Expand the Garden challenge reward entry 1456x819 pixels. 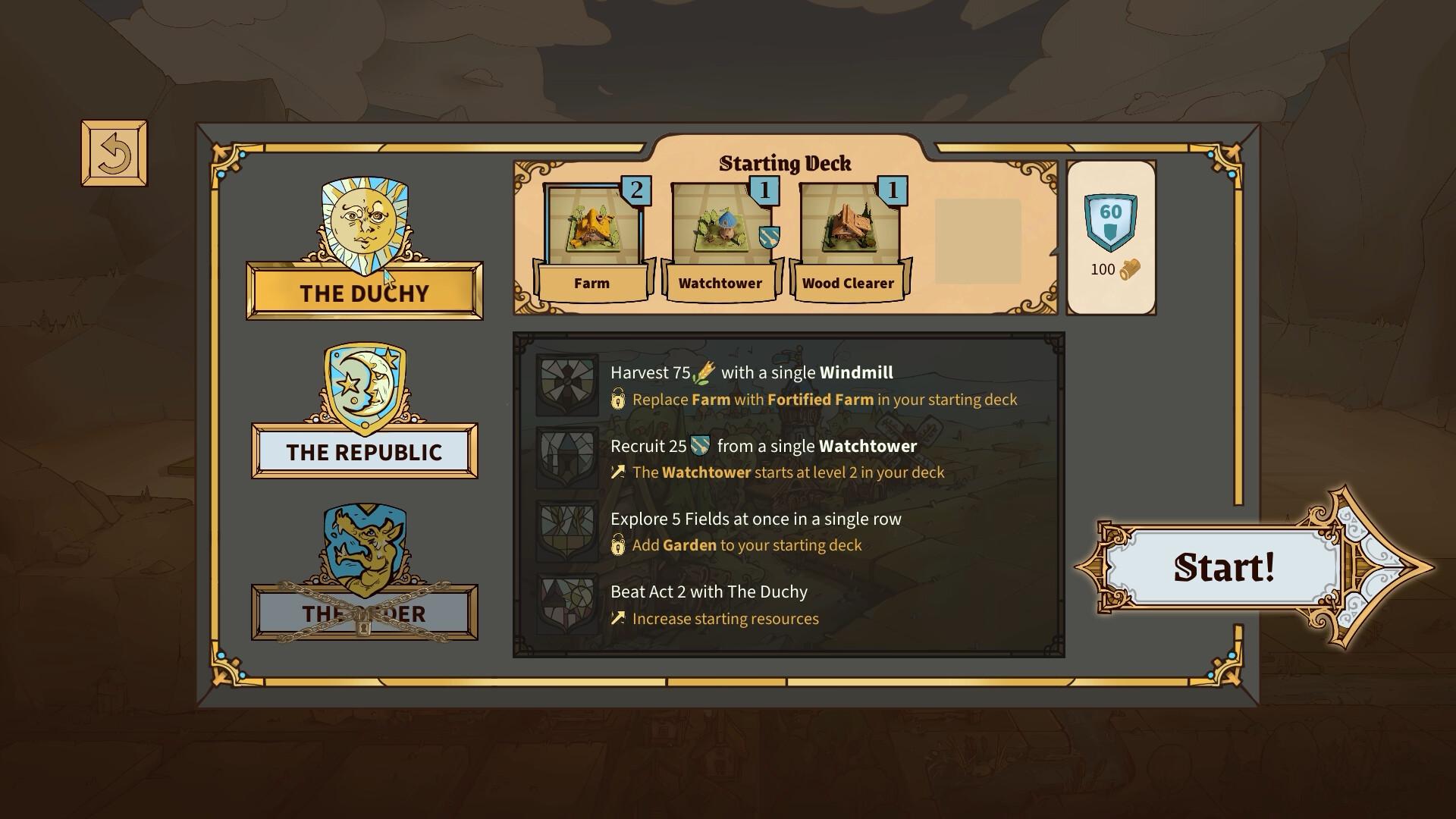click(737, 545)
